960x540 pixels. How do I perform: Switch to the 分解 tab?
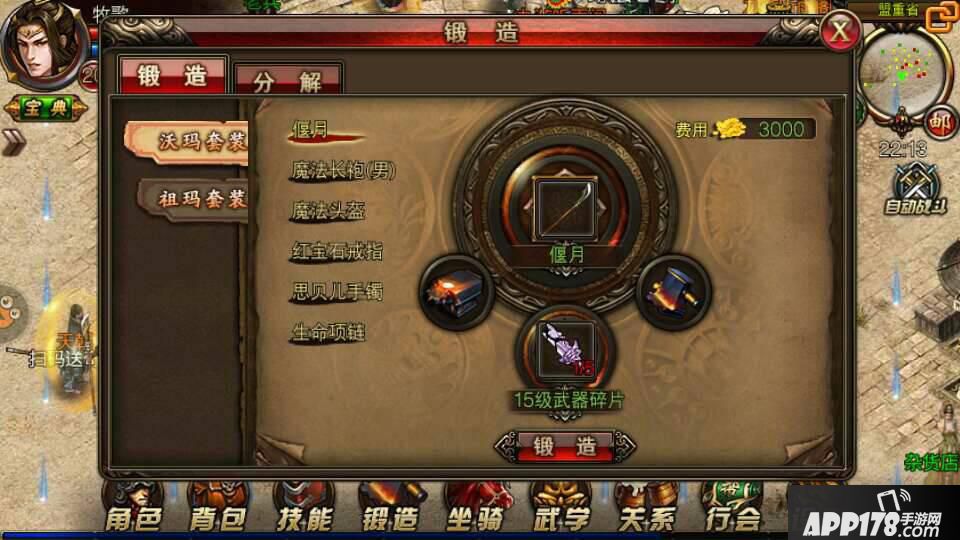click(288, 81)
